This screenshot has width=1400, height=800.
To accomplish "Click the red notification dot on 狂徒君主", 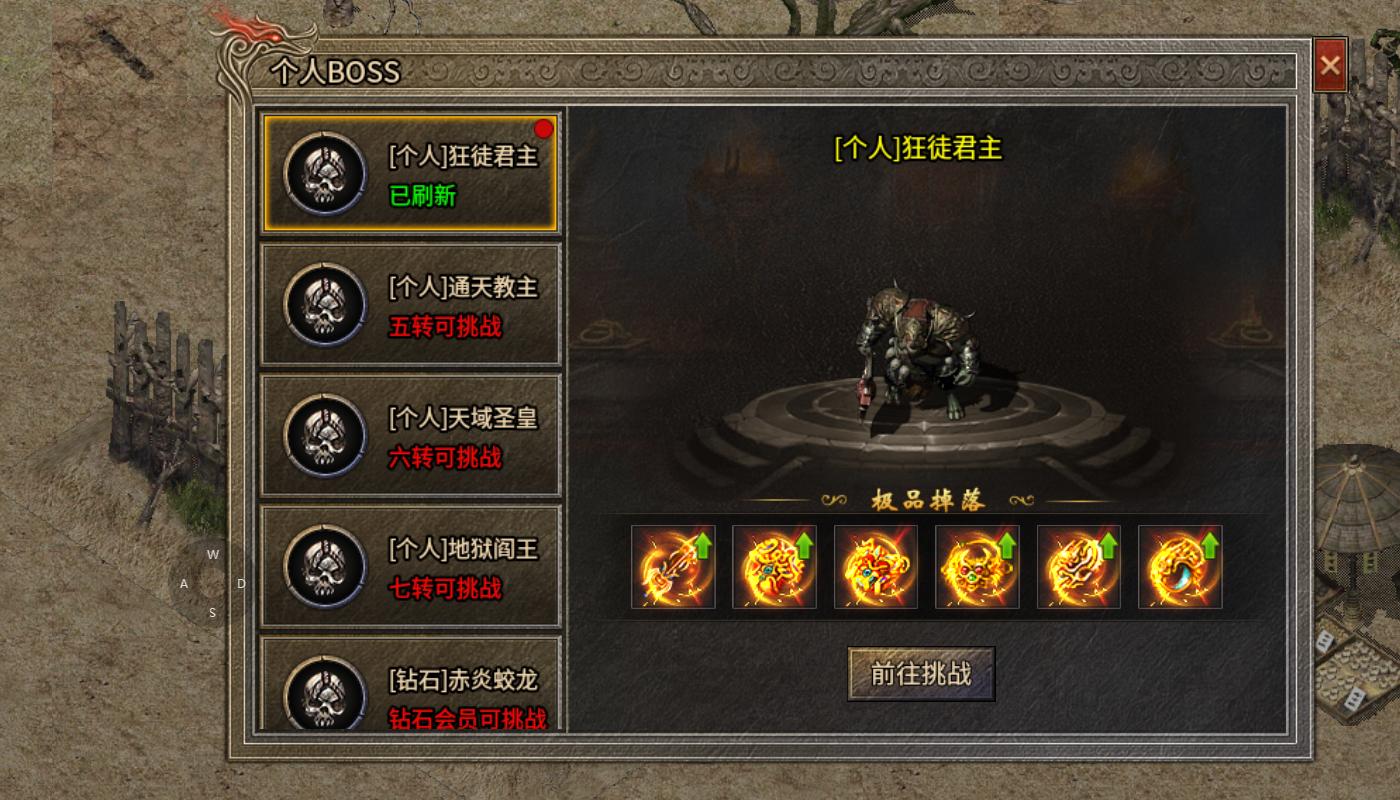I will (542, 126).
